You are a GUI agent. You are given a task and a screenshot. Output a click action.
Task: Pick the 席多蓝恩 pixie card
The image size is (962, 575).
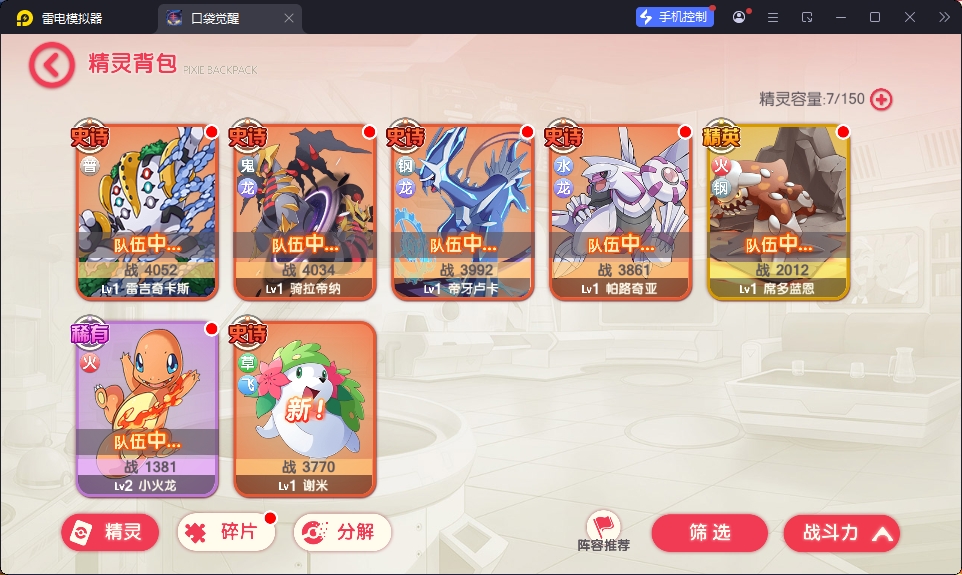pyautogui.click(x=778, y=213)
